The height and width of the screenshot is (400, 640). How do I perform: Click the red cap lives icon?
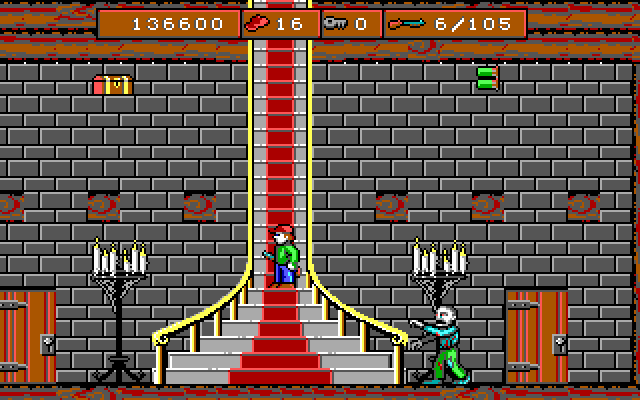point(258,23)
